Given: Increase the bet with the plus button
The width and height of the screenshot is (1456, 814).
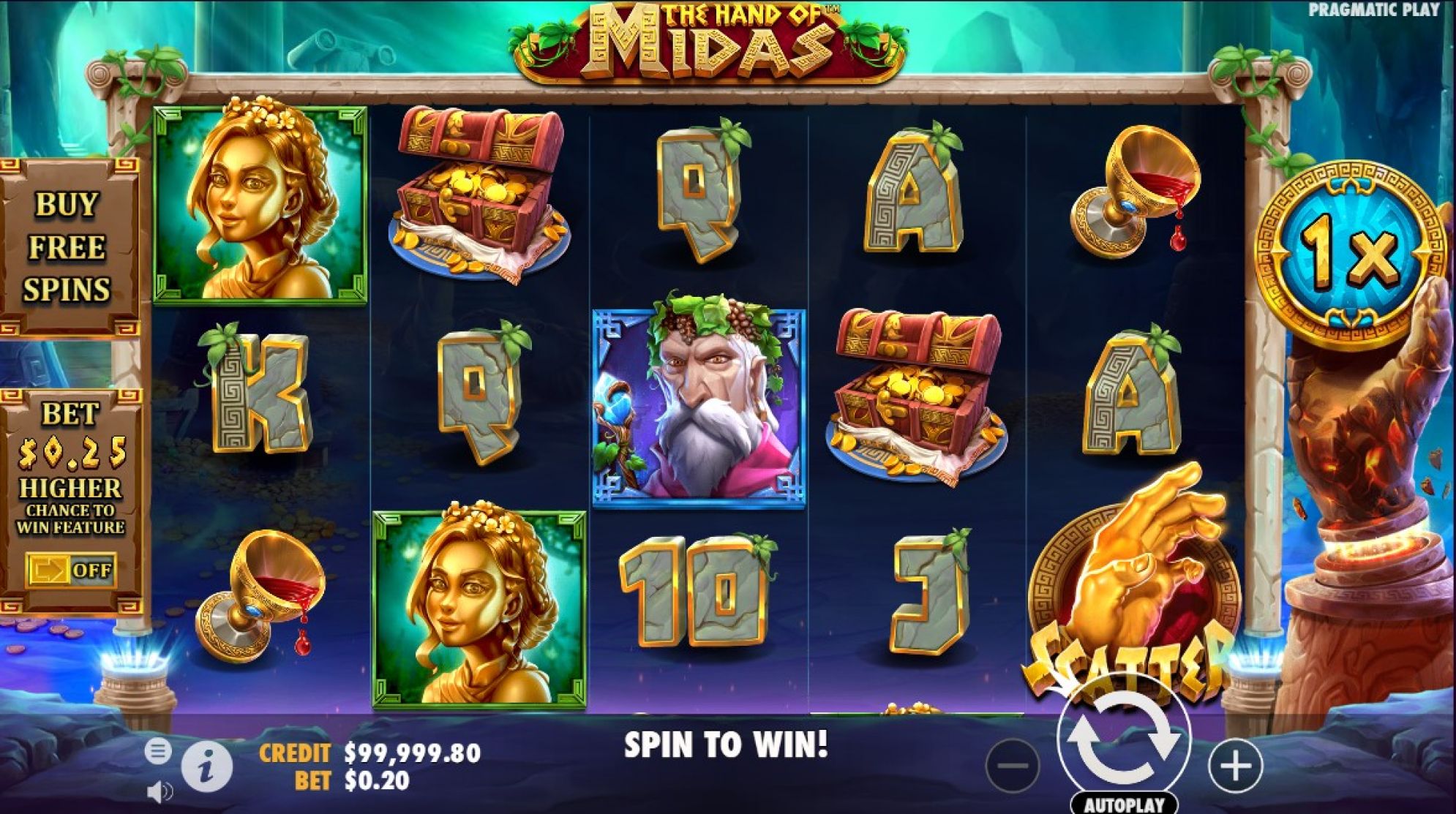Looking at the screenshot, I should coord(1236,766).
